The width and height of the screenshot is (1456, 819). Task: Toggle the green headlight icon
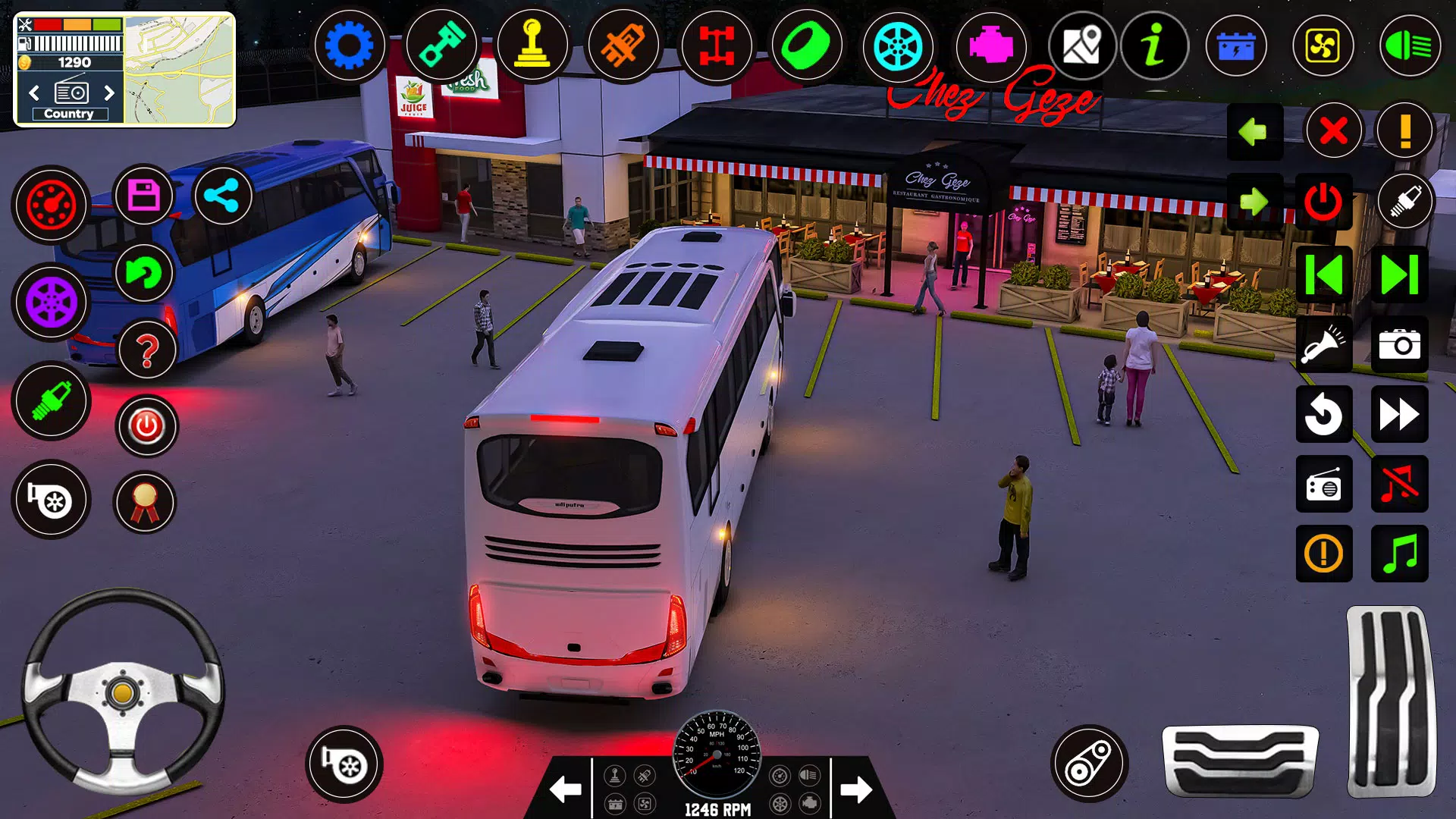[x=1409, y=47]
